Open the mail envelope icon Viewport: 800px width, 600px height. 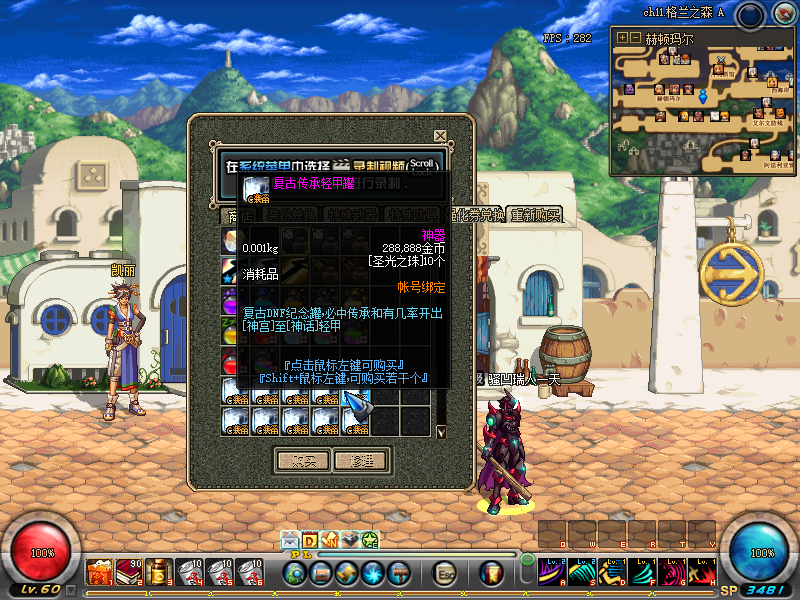pos(291,540)
